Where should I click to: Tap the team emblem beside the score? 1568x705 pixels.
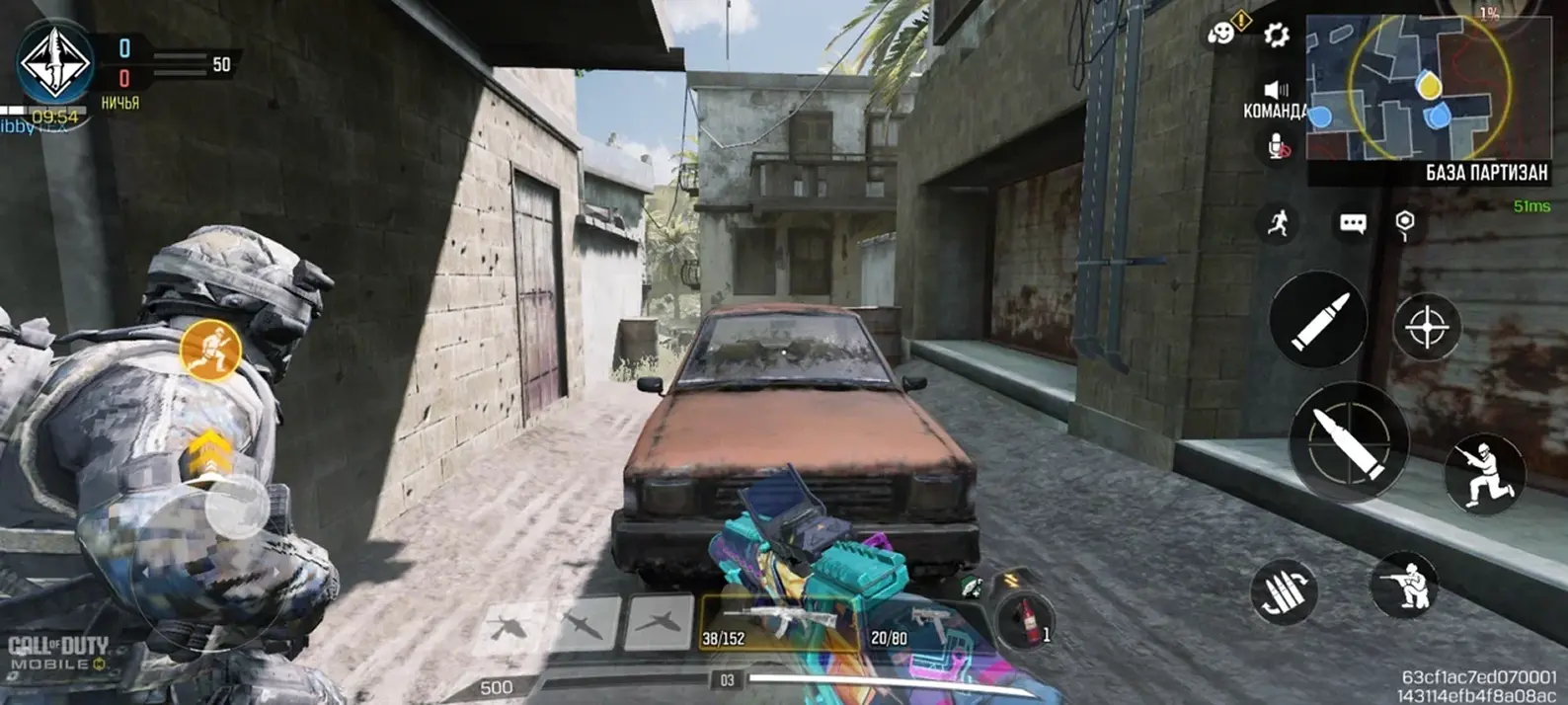[55, 63]
